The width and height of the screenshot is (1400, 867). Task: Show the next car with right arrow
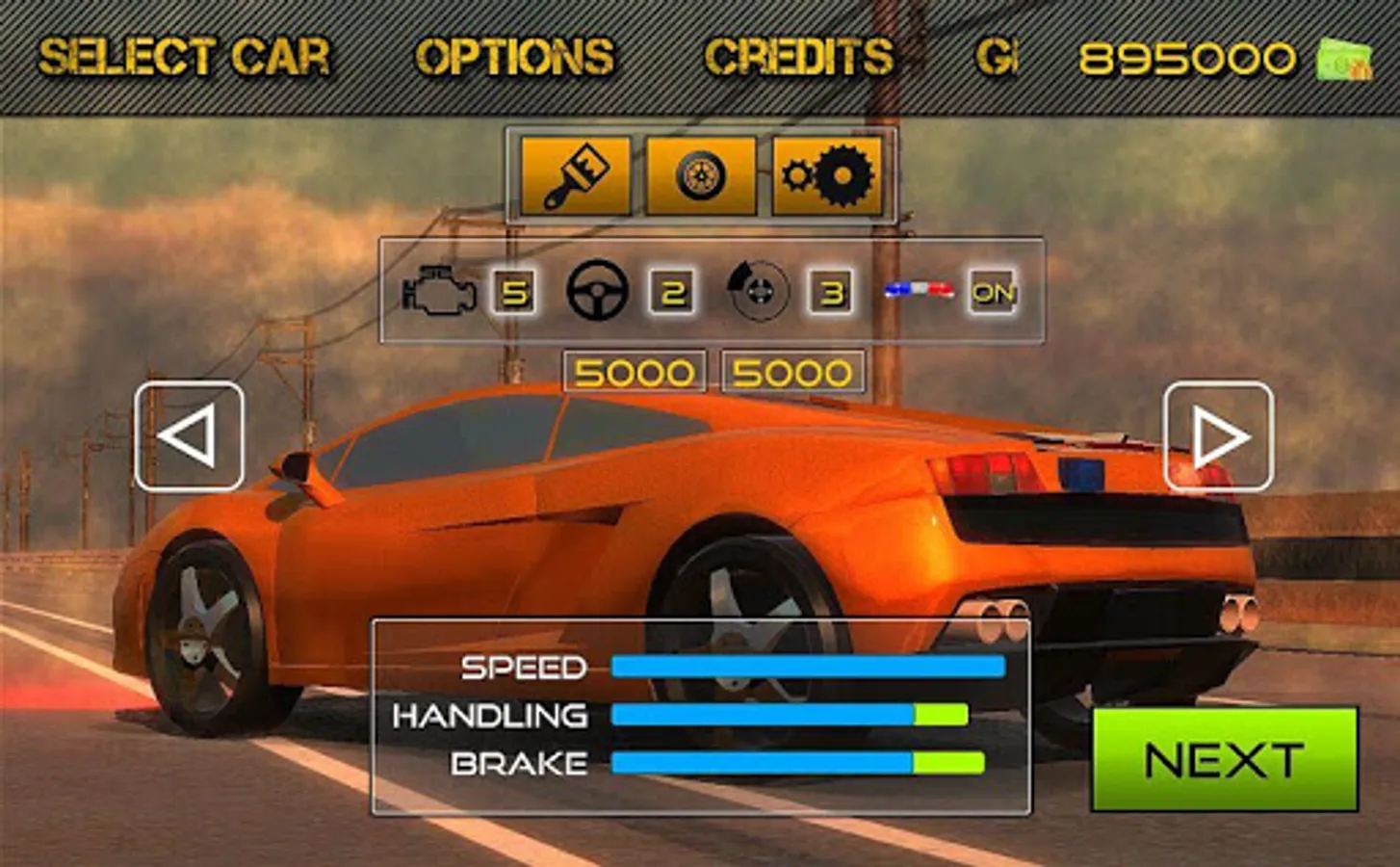click(x=1218, y=436)
